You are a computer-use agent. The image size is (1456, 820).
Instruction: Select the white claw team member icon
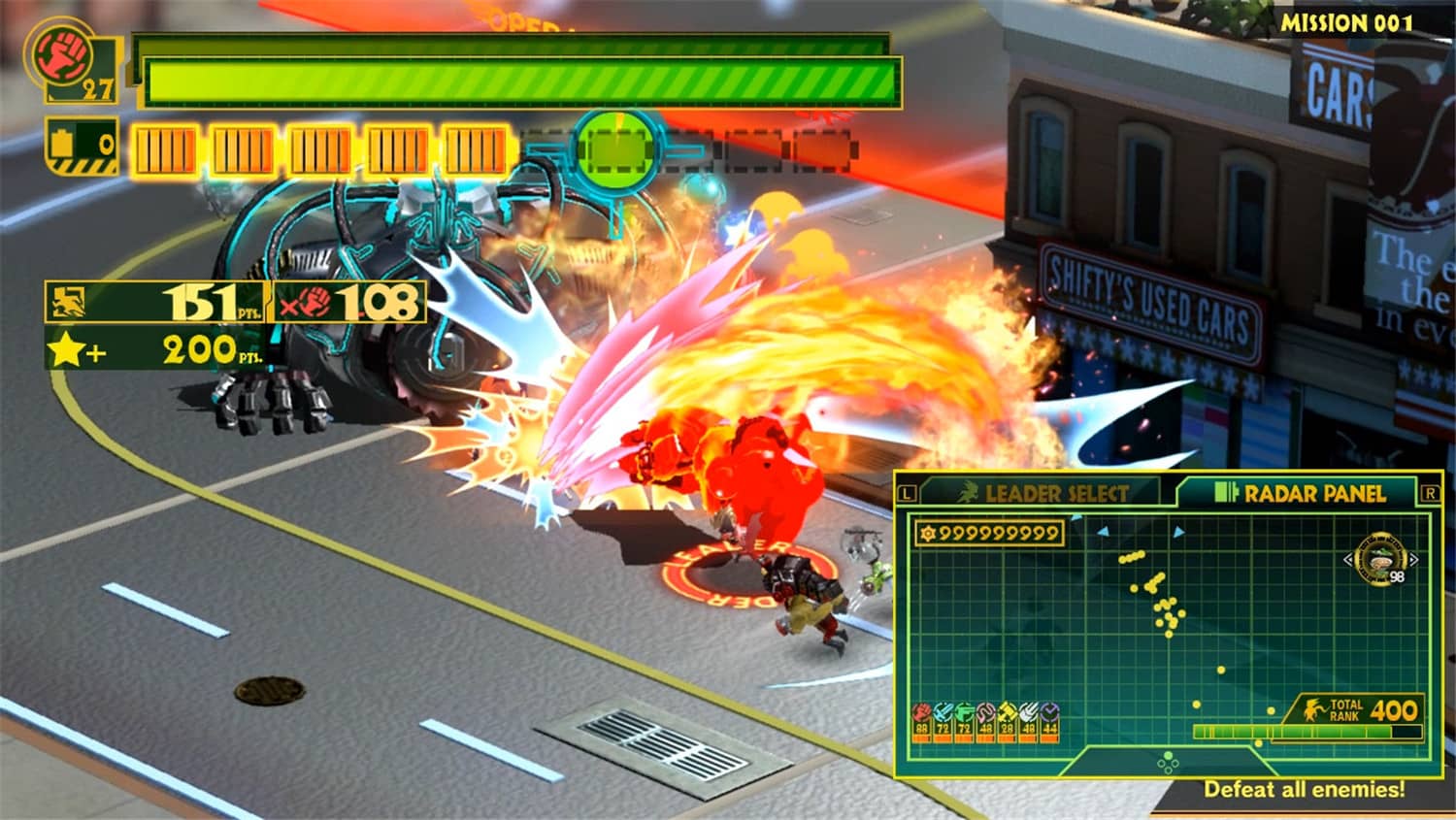(1026, 711)
